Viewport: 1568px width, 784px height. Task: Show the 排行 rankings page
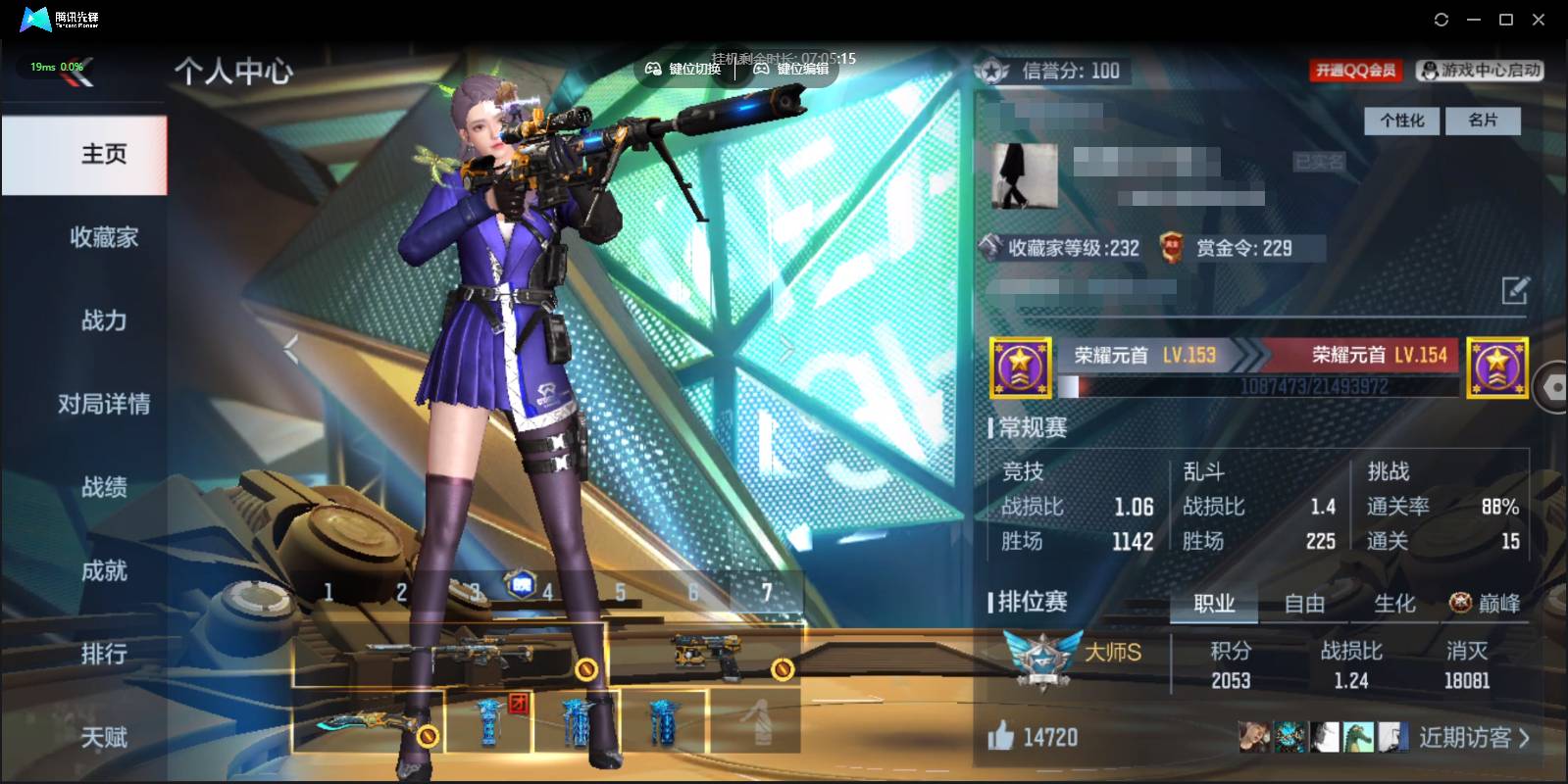pos(103,654)
